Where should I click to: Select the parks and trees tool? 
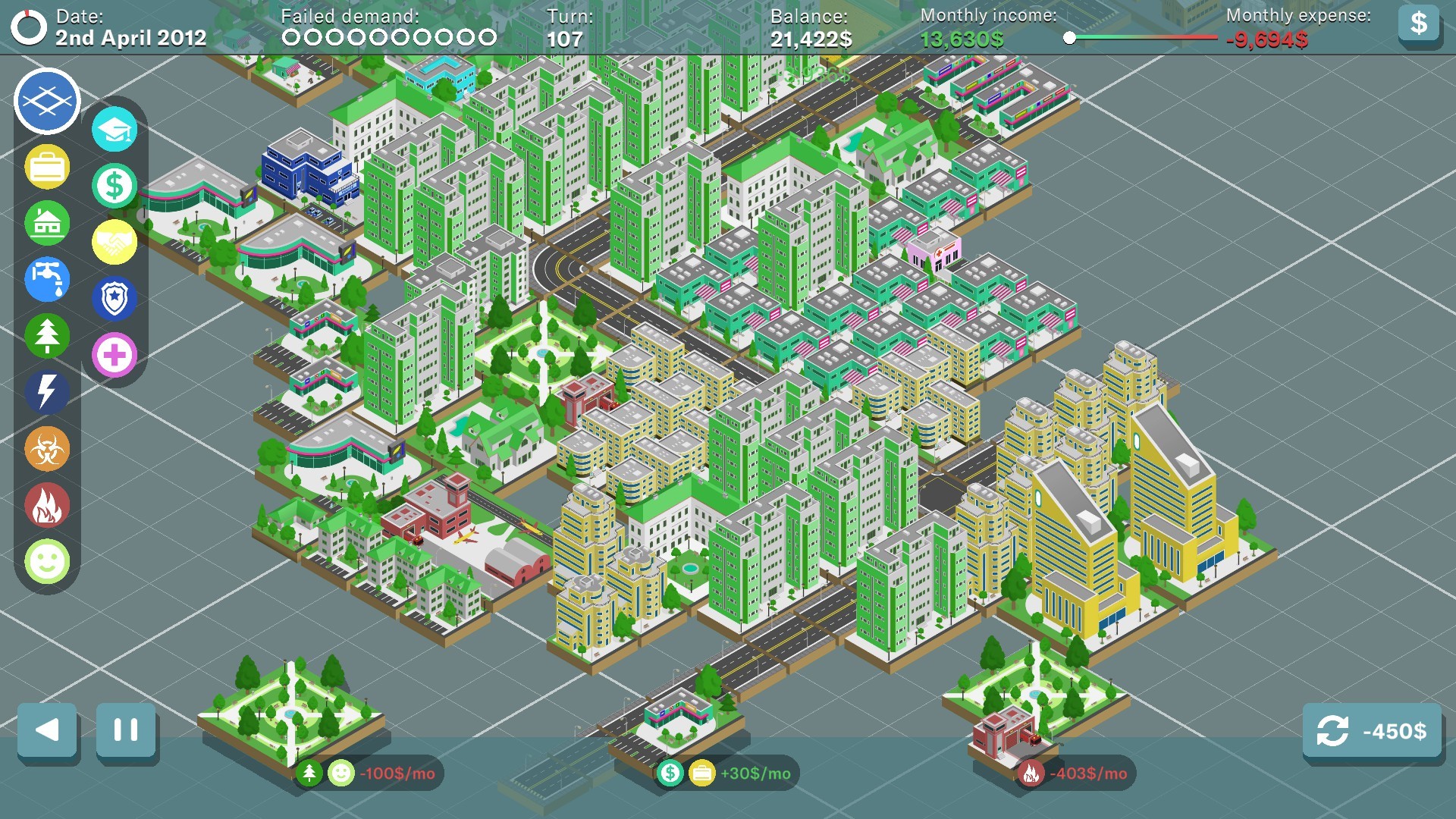46,336
